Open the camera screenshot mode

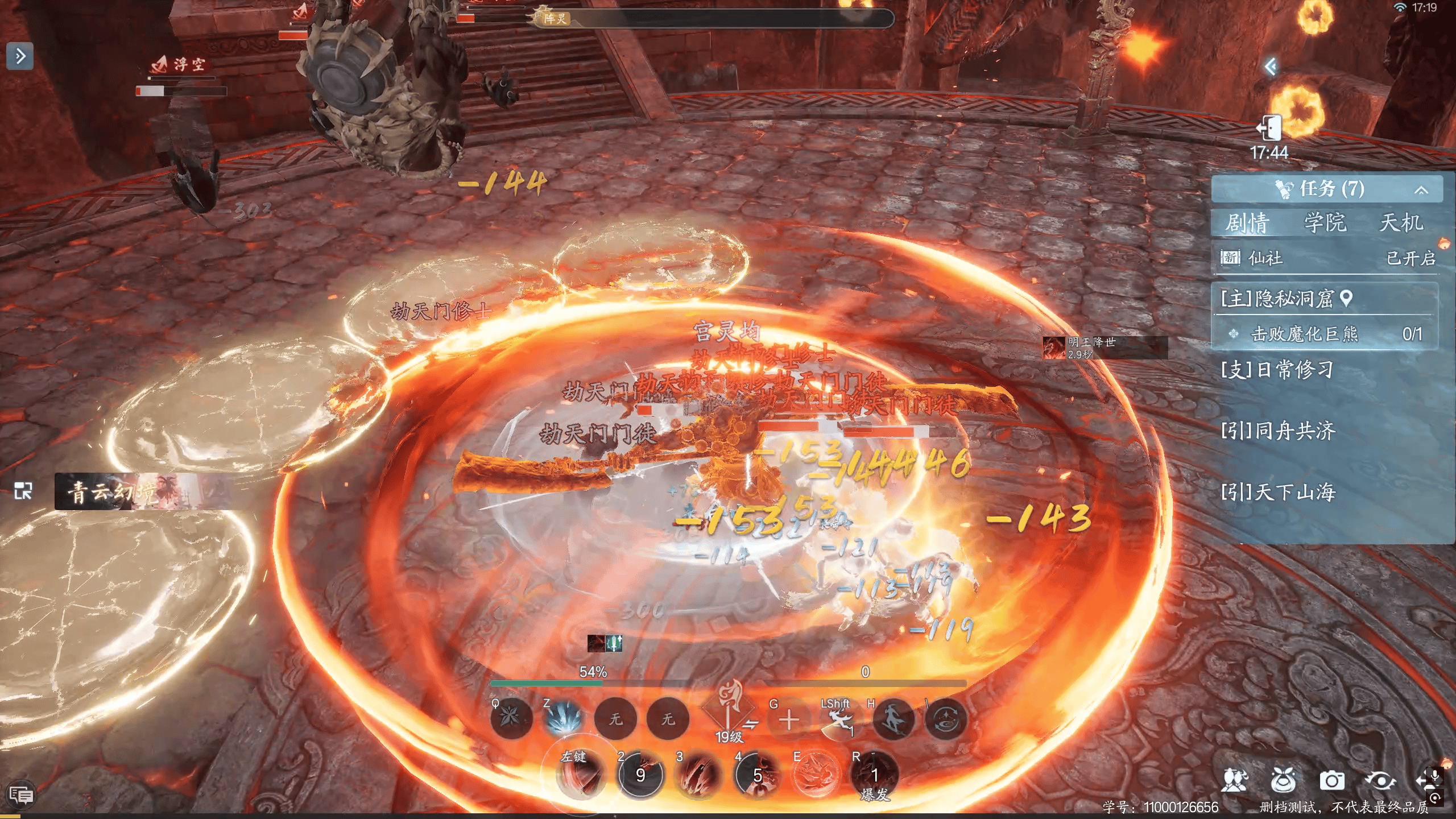point(1331,781)
